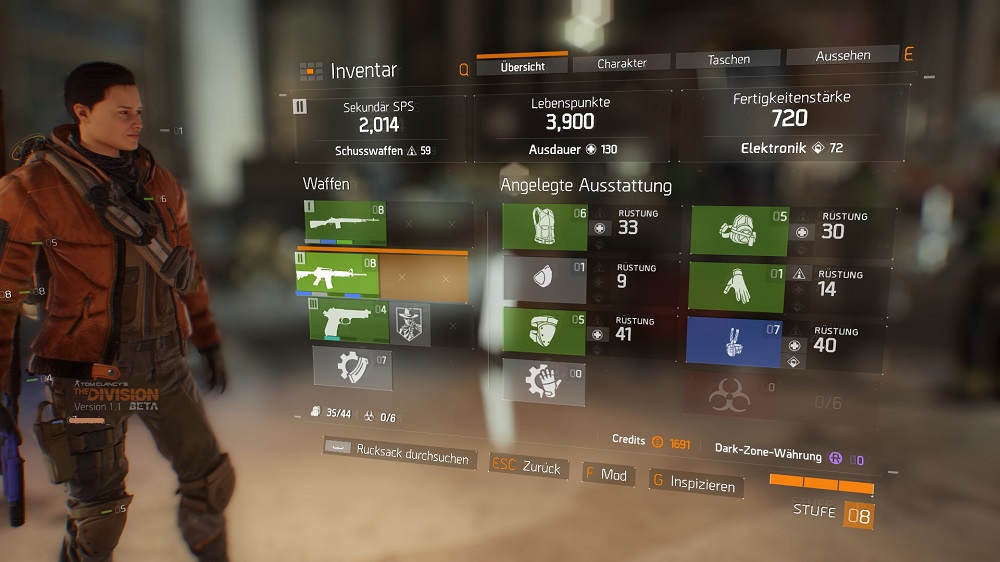Image resolution: width=1000 pixels, height=562 pixels.
Task: Switch to the Übersicht tab
Action: point(521,66)
